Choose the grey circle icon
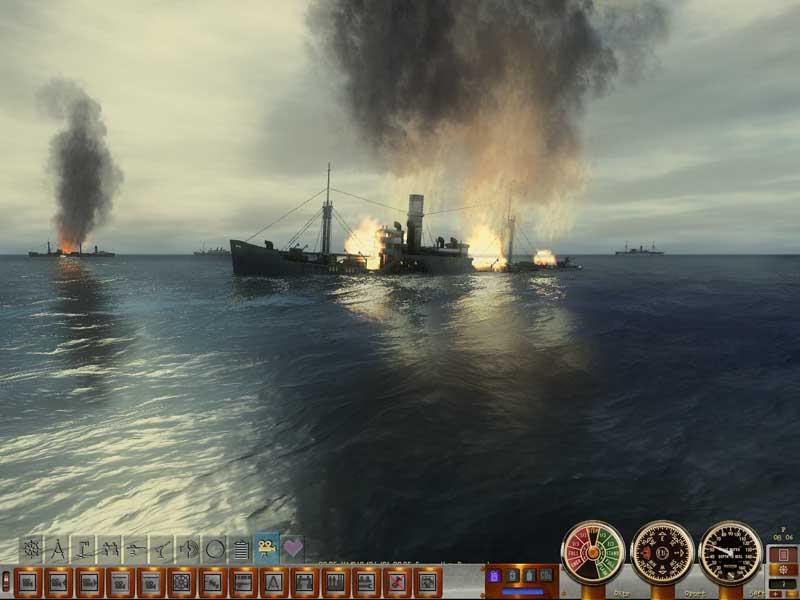 pyautogui.click(x=214, y=549)
